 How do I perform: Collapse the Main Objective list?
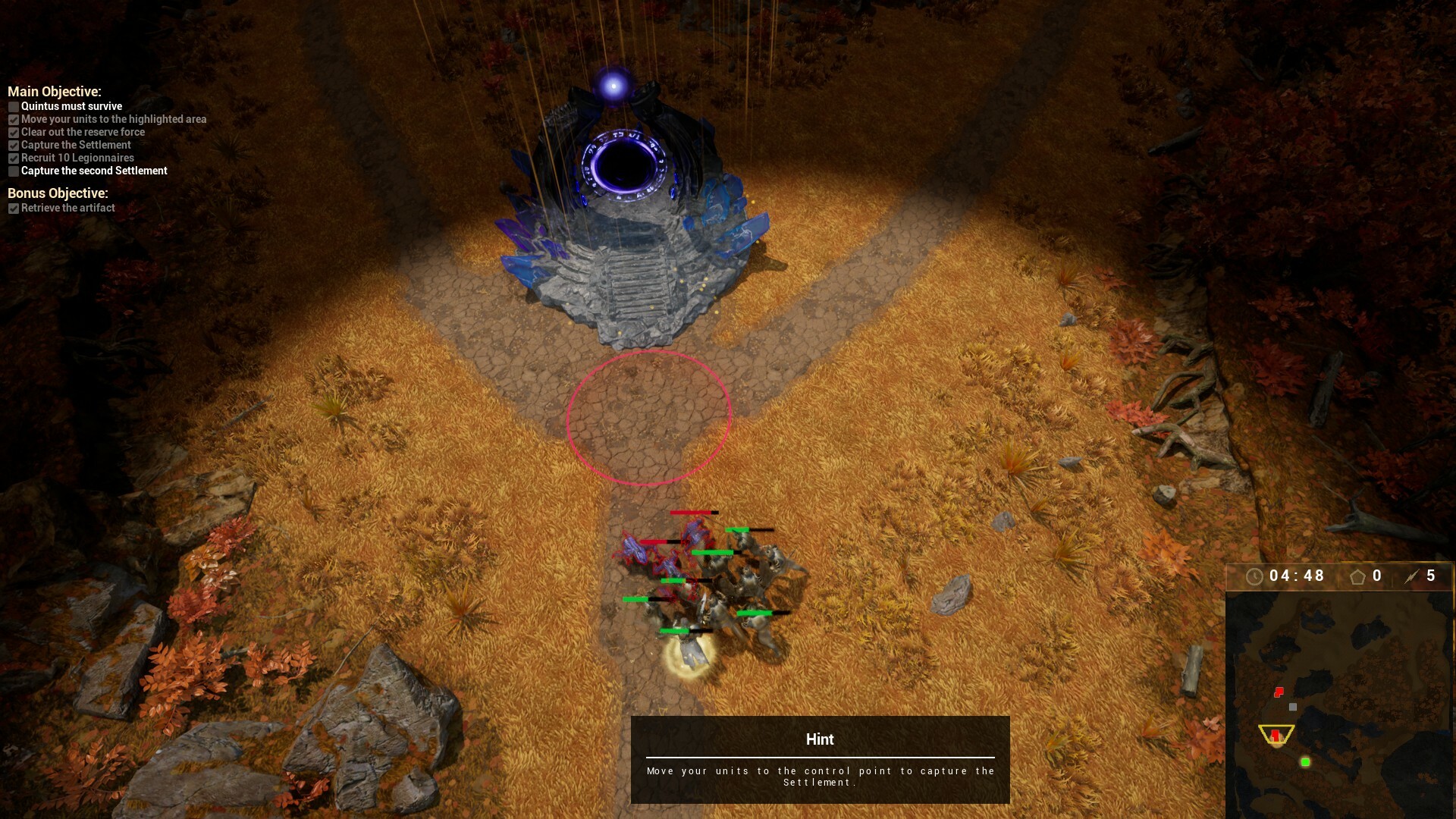(56, 91)
